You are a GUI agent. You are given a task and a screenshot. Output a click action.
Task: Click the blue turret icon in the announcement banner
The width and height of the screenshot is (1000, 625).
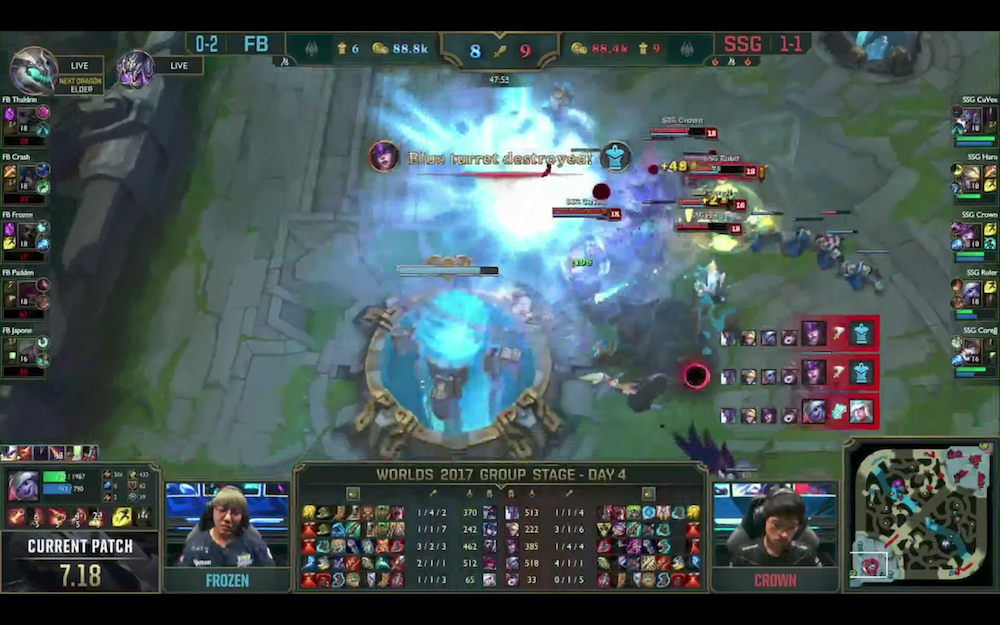pos(615,157)
